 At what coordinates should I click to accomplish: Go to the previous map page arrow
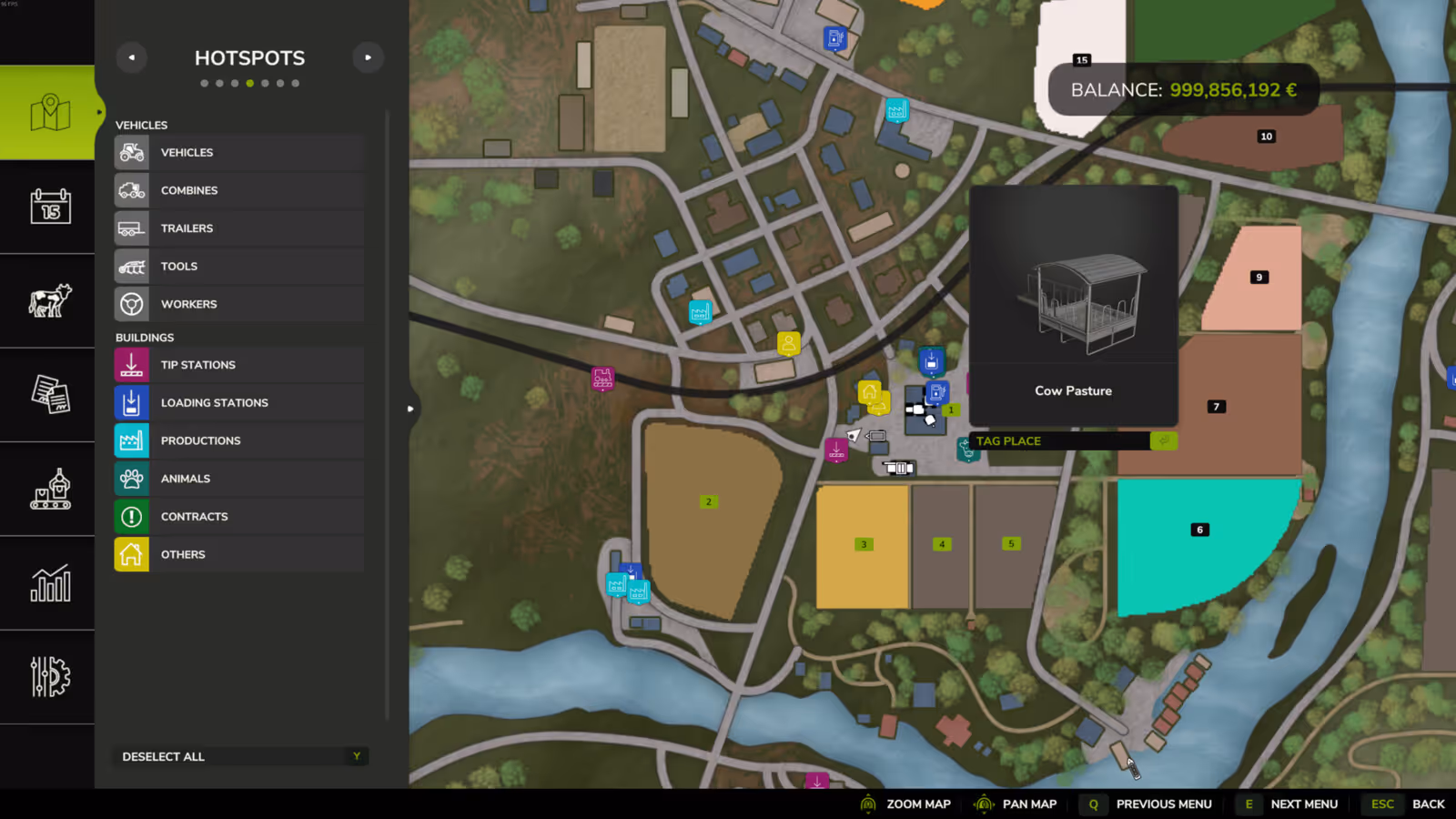pyautogui.click(x=132, y=57)
